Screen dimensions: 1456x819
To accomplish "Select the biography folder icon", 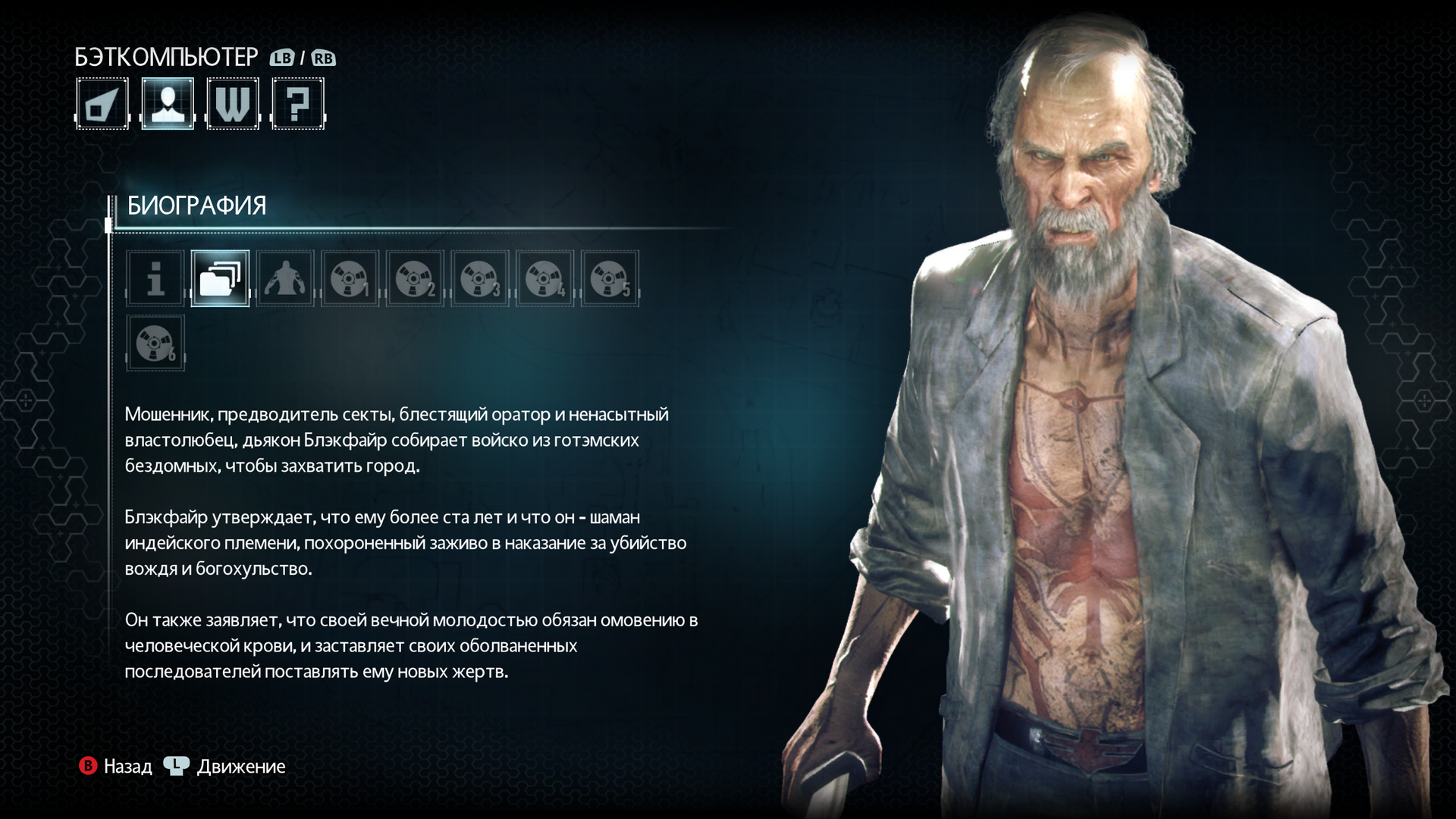I will (220, 278).
